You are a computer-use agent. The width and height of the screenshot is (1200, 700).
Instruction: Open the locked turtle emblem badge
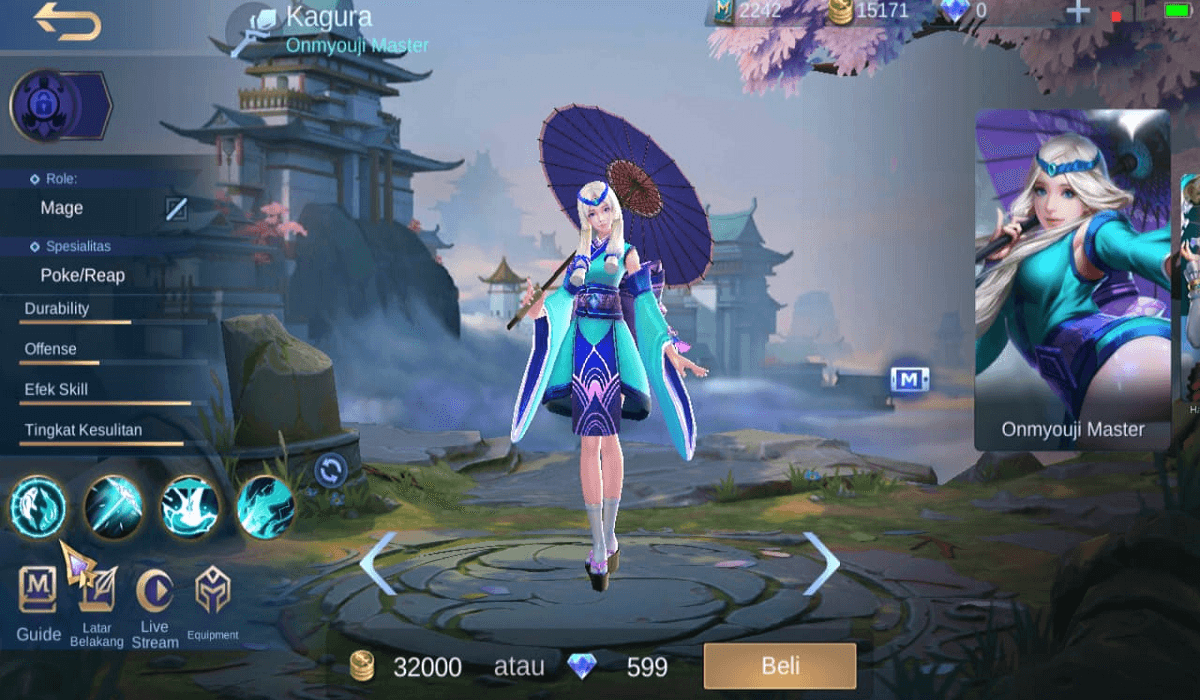47,104
